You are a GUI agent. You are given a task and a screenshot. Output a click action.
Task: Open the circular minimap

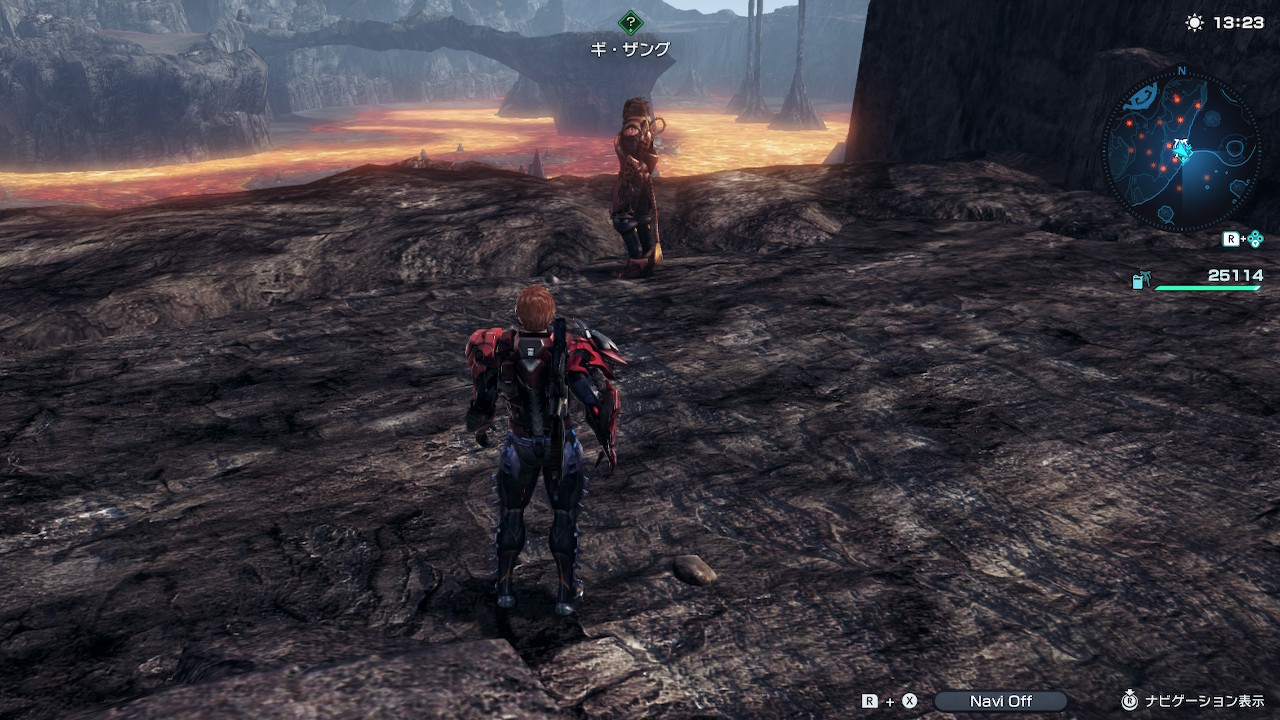pos(1181,152)
